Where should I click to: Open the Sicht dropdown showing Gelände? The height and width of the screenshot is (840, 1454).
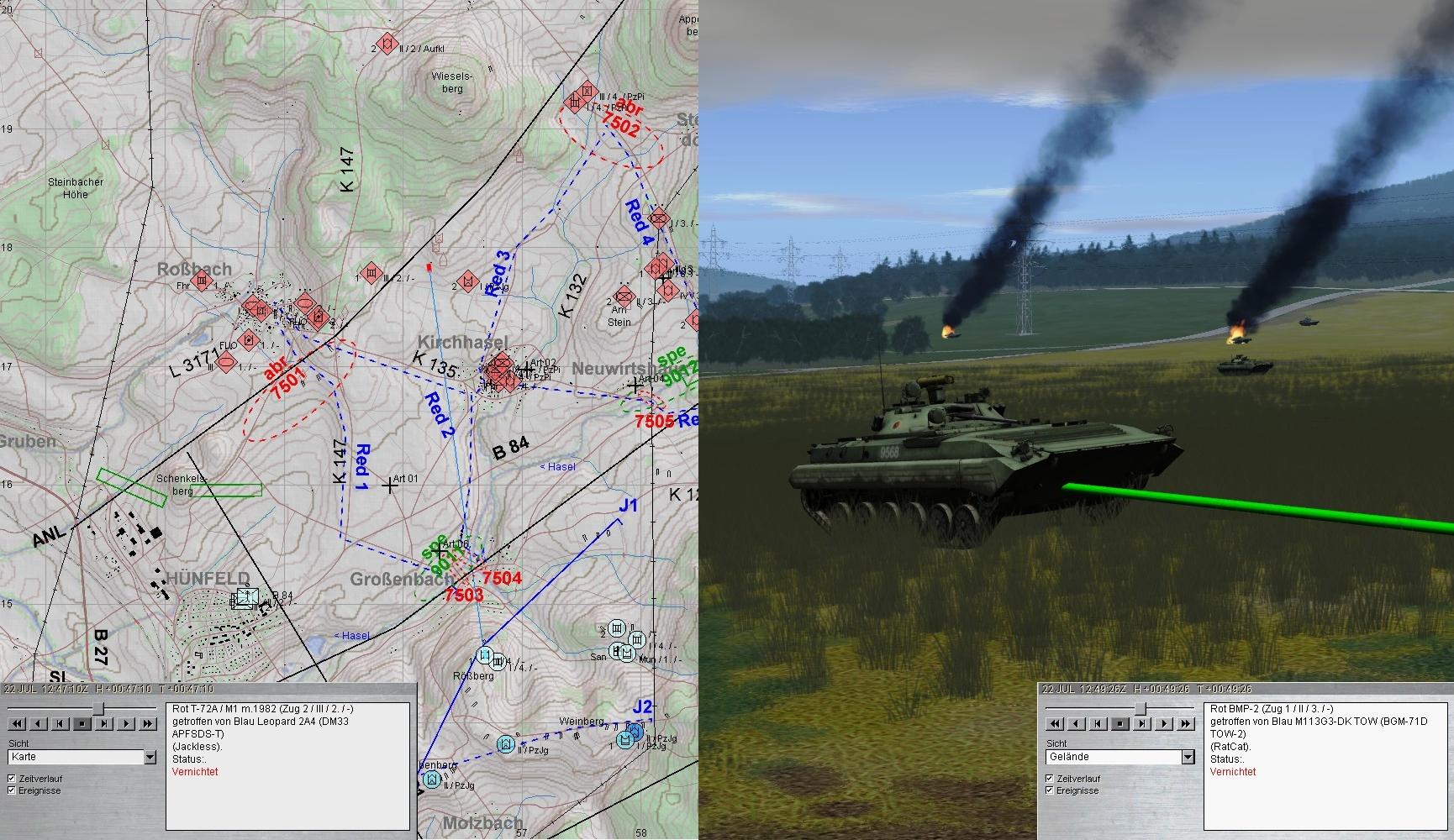click(1188, 757)
